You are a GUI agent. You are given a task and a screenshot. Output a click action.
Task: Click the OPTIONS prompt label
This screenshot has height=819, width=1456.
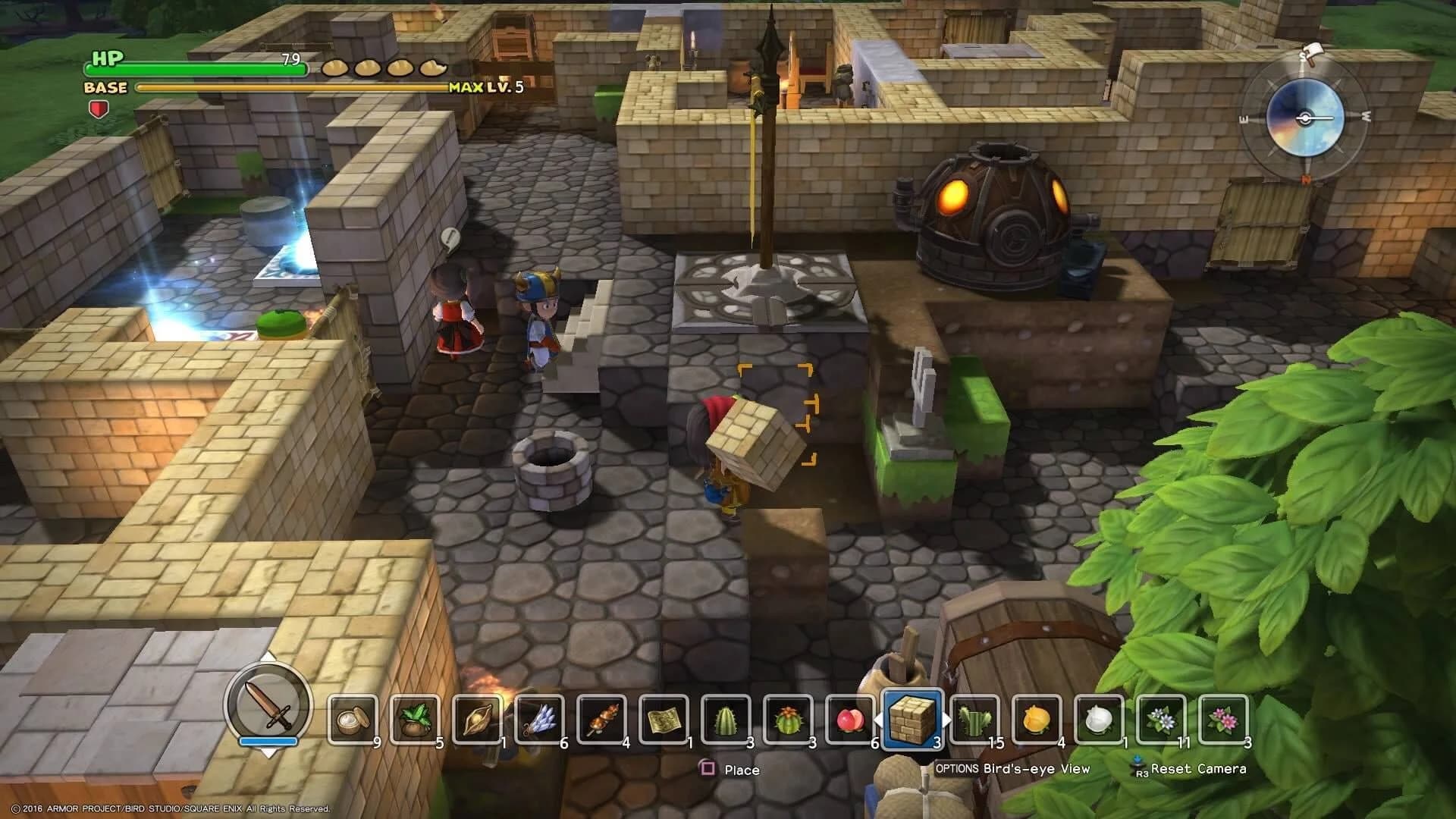tap(957, 769)
